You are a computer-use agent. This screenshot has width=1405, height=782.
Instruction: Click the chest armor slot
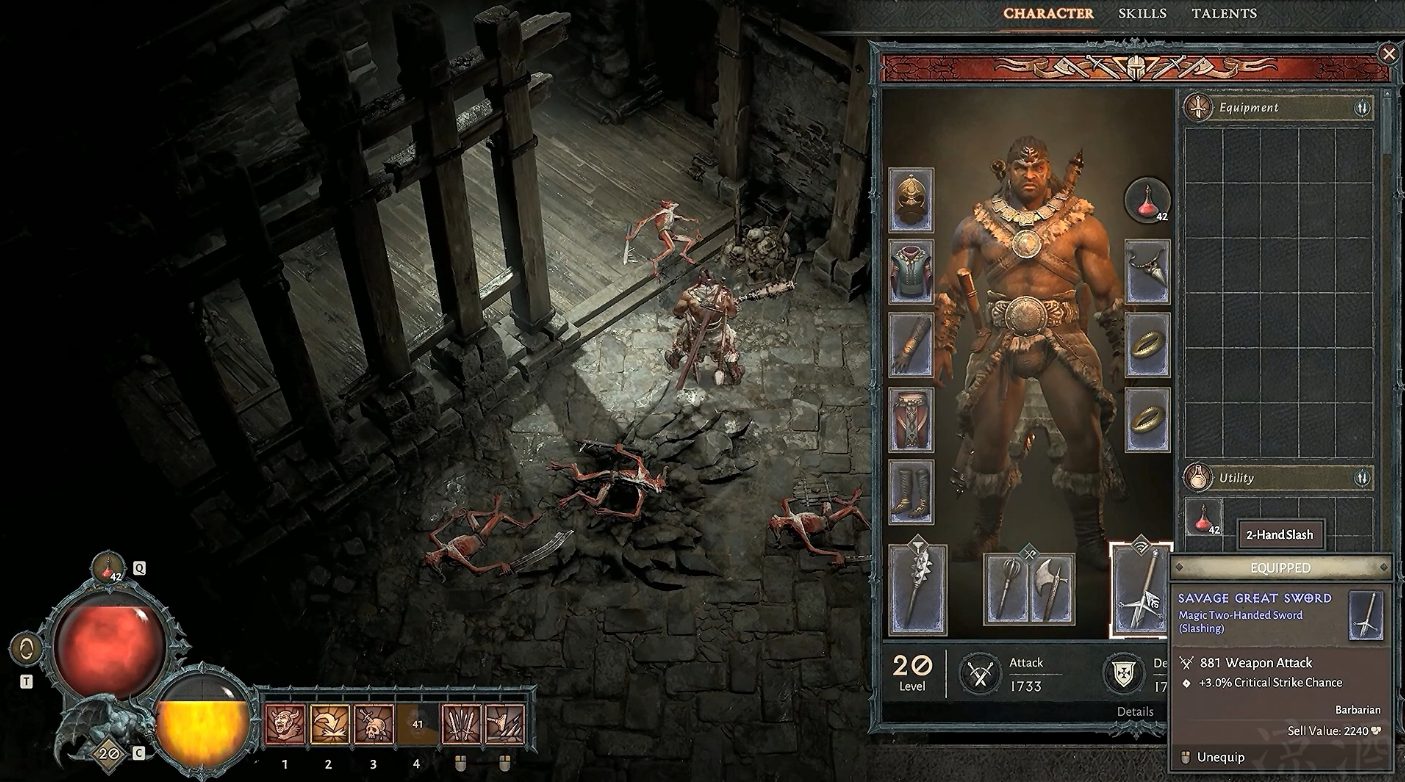[x=911, y=272]
